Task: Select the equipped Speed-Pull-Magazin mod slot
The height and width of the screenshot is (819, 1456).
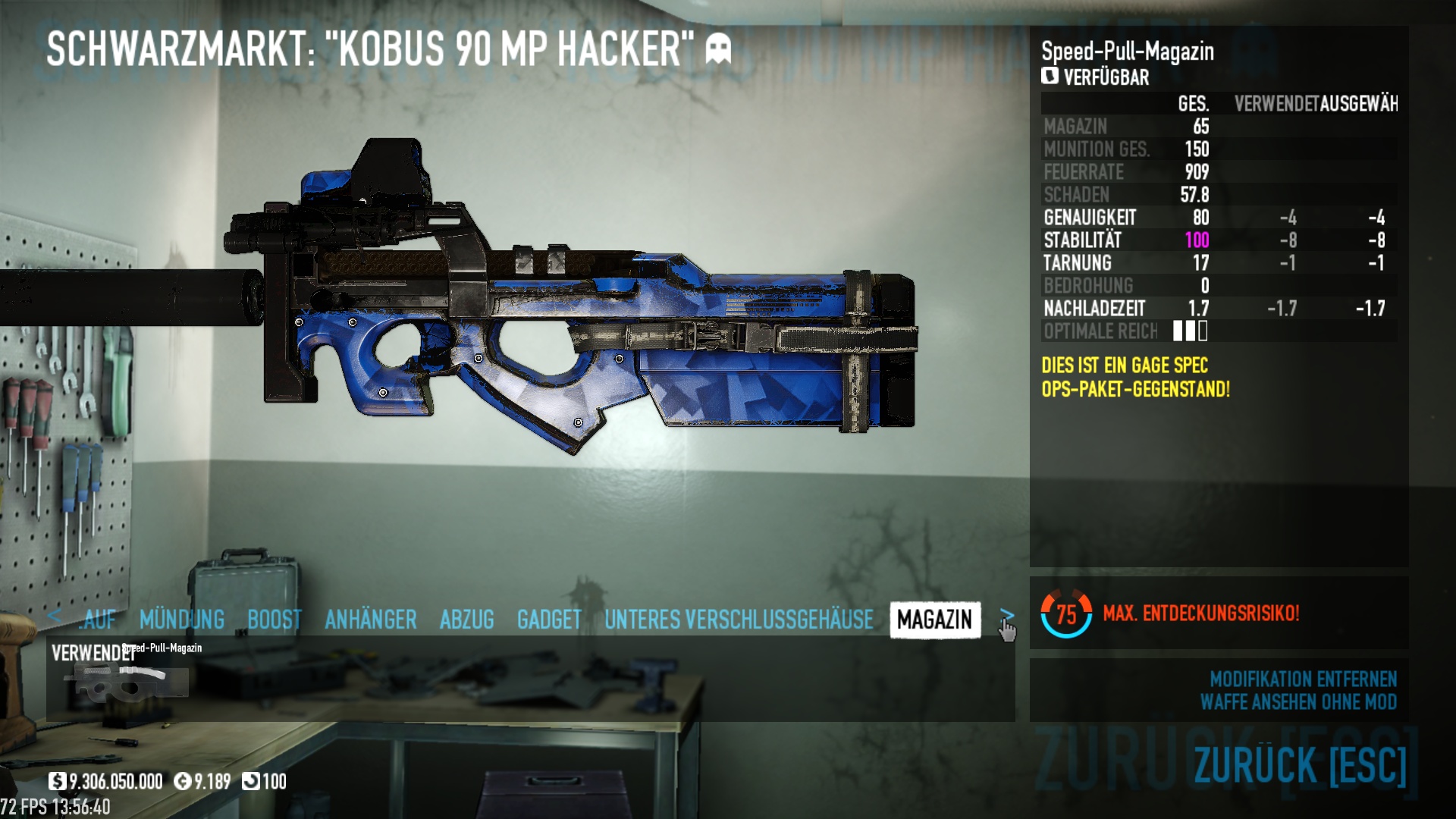Action: (x=127, y=676)
